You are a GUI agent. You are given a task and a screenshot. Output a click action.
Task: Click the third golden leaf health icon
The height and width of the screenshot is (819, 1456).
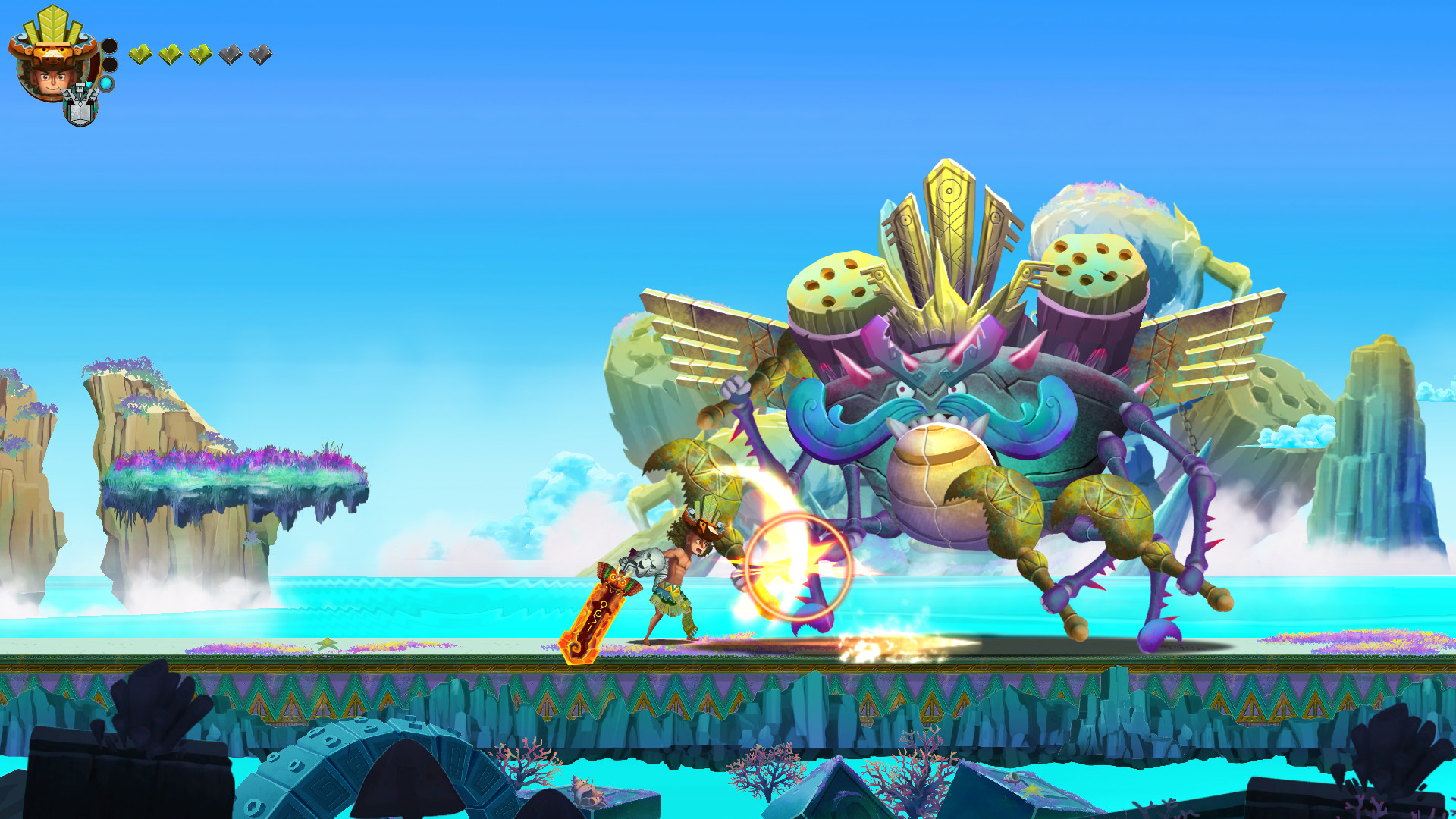tap(200, 56)
